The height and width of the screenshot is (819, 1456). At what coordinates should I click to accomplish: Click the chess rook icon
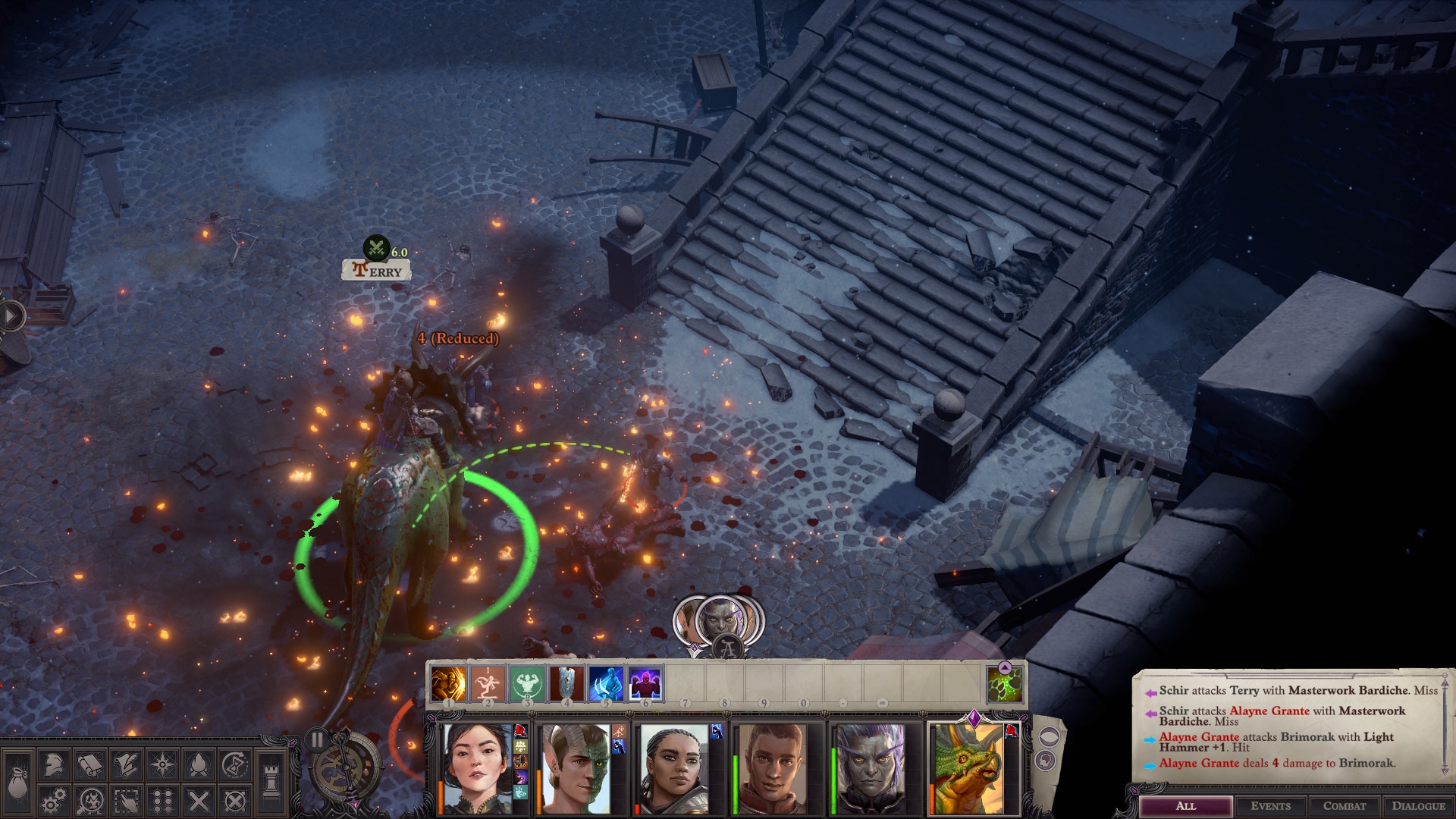270,781
